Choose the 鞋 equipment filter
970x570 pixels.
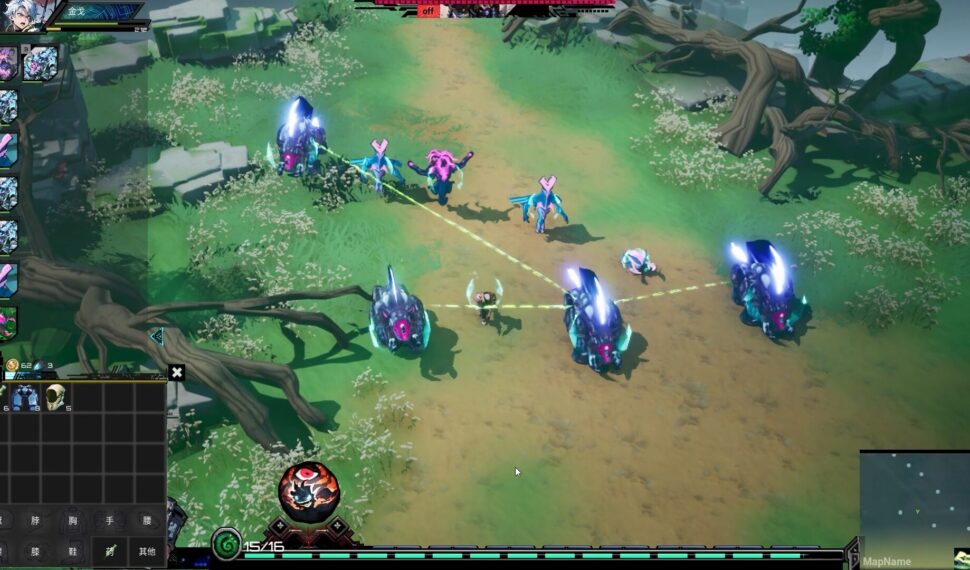[72, 551]
